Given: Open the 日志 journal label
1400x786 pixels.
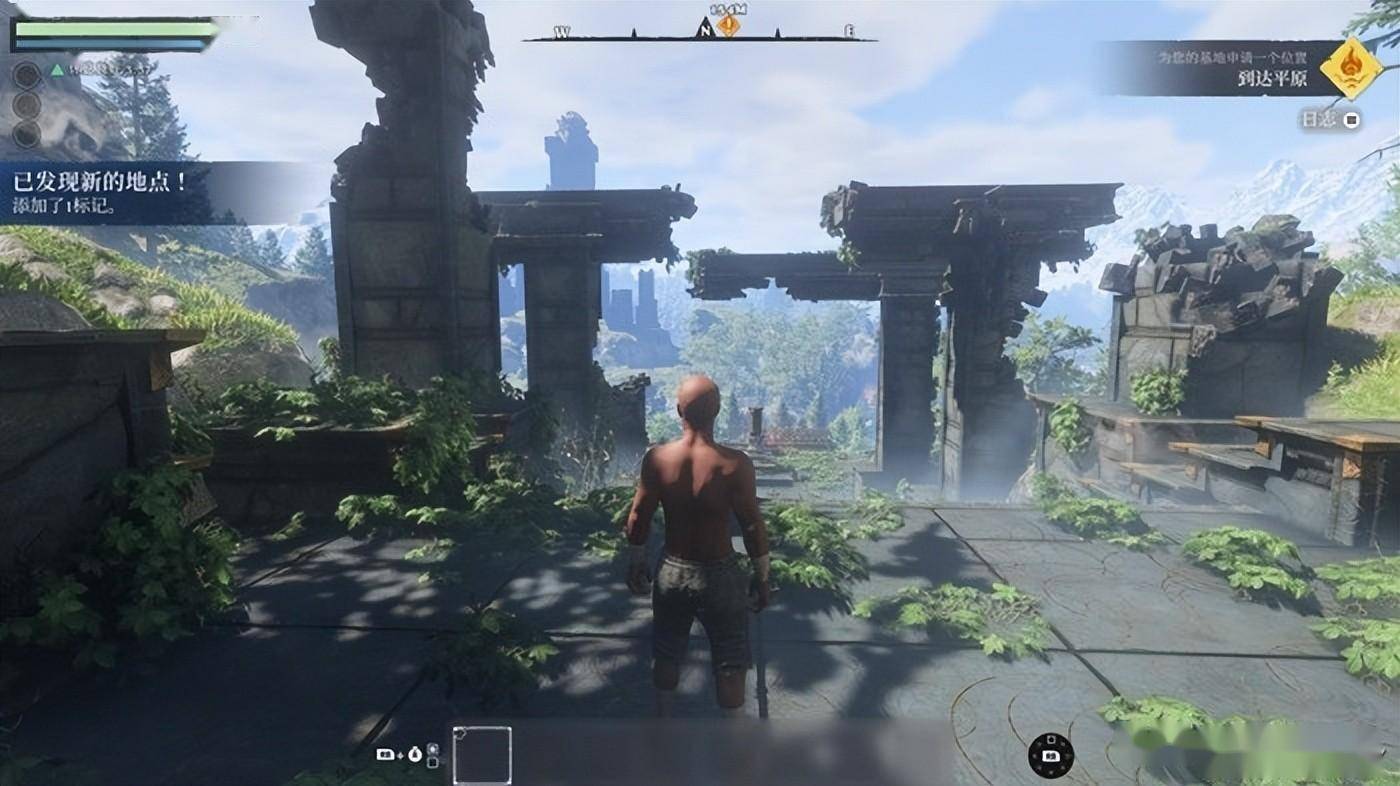Looking at the screenshot, I should tap(1317, 120).
